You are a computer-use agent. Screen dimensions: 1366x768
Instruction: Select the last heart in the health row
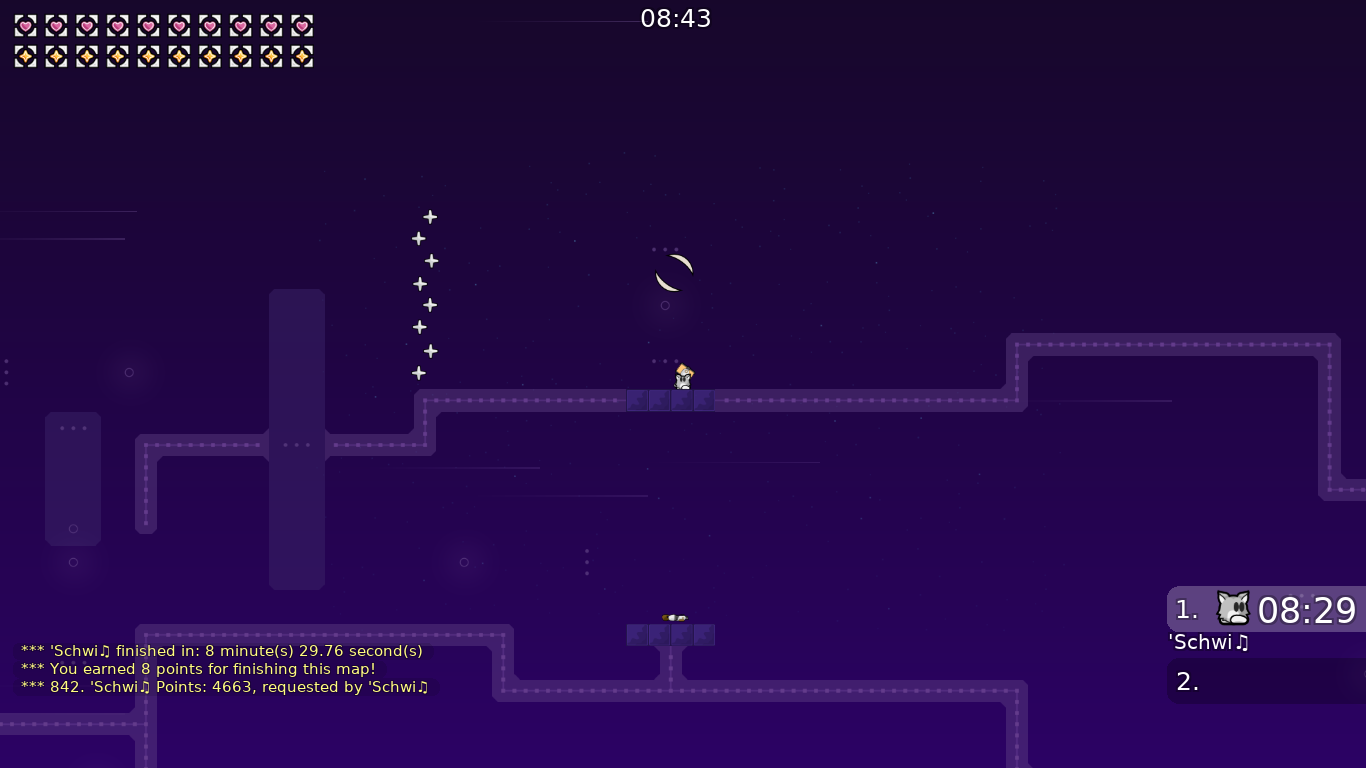(x=301, y=26)
